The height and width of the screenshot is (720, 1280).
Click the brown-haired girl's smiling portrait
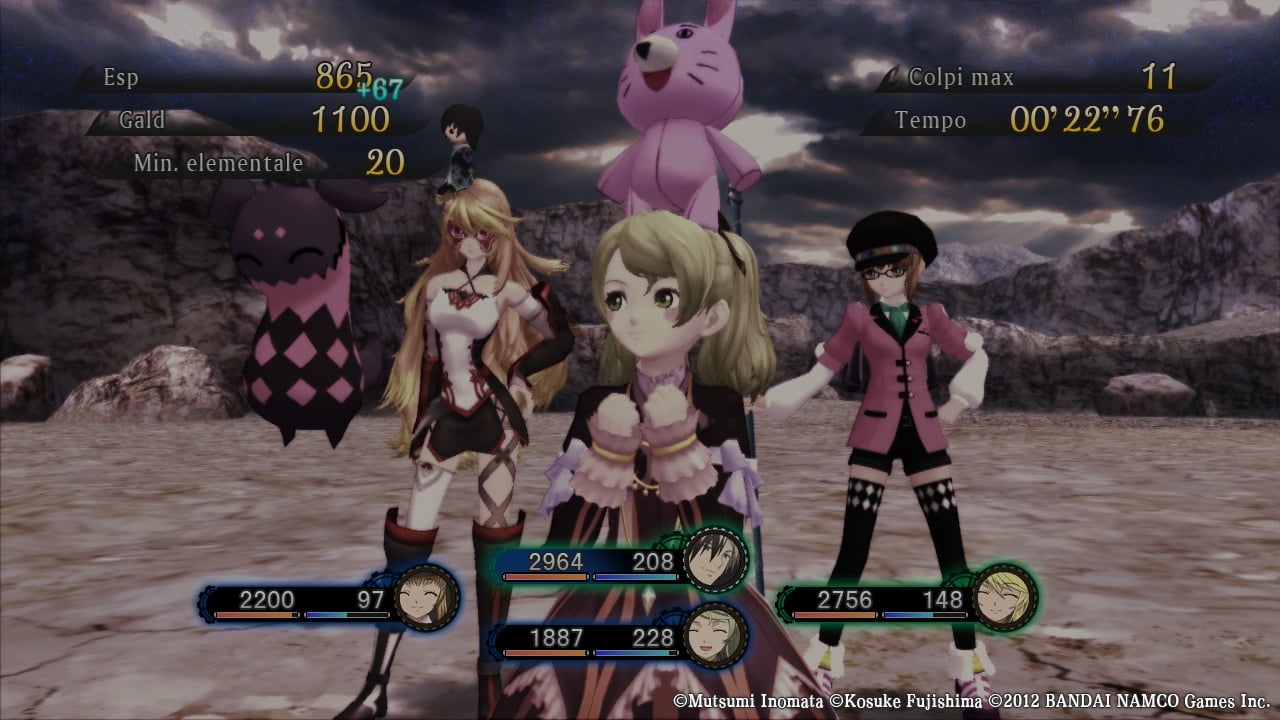[x=426, y=598]
